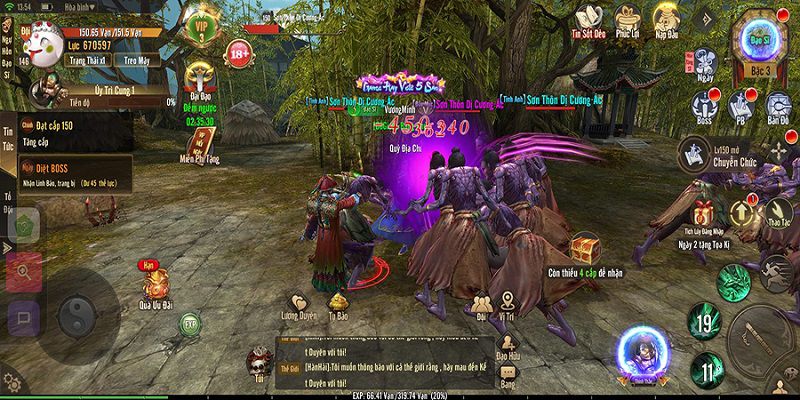Open the Tụ Bảo treasure icon
The image size is (800, 400).
(x=339, y=303)
